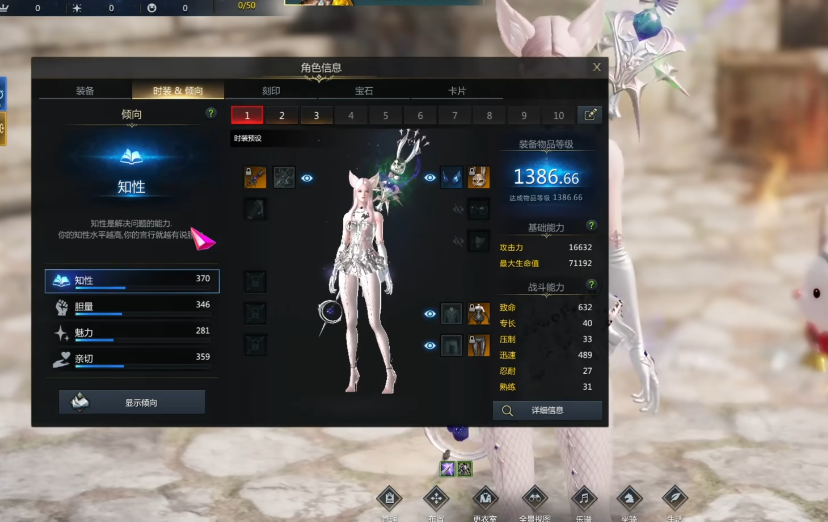The width and height of the screenshot is (828, 522).
Task: Toggle the weapon skin visibility eye
Action: tap(307, 178)
